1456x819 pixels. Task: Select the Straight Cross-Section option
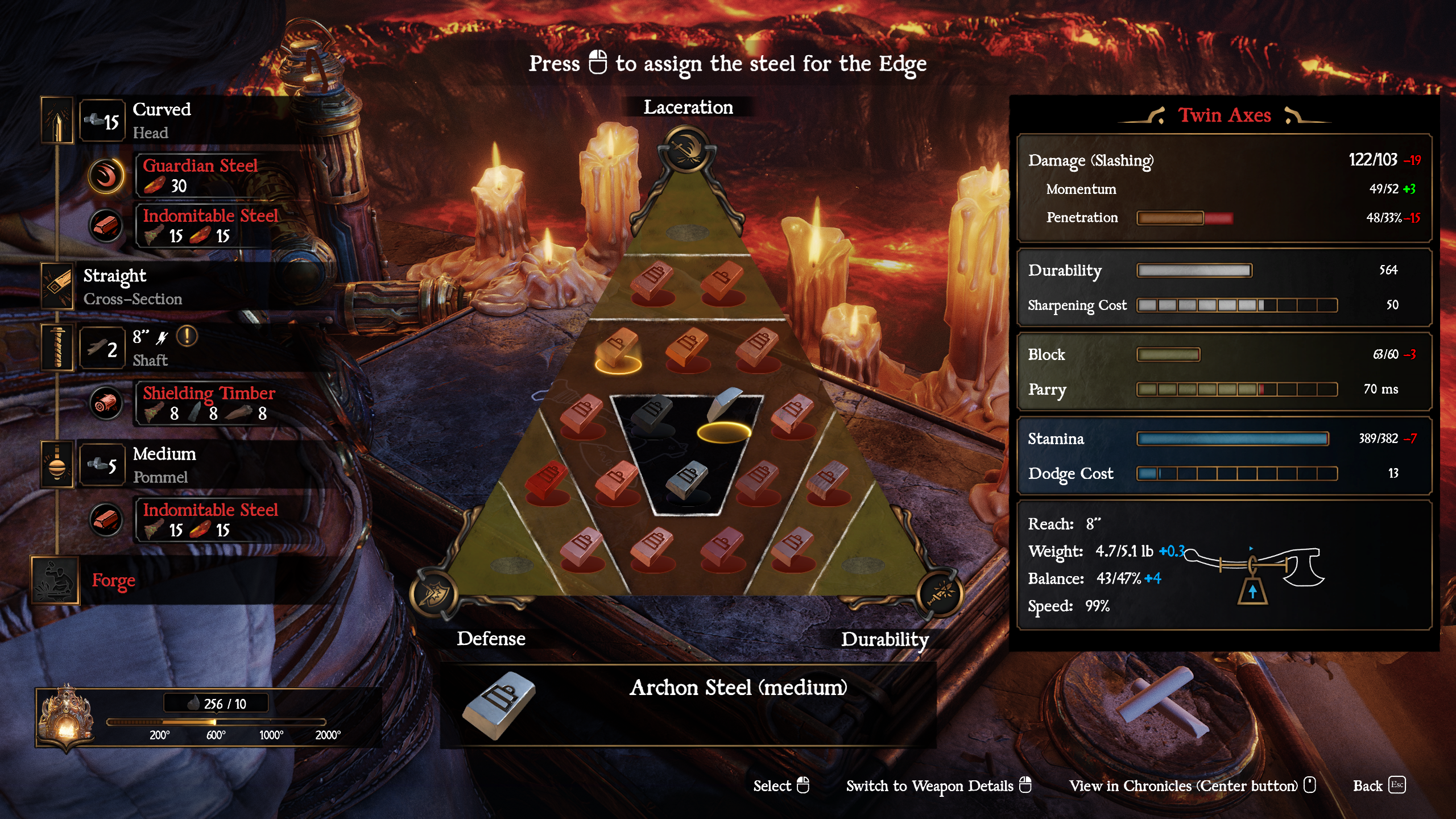point(132,286)
